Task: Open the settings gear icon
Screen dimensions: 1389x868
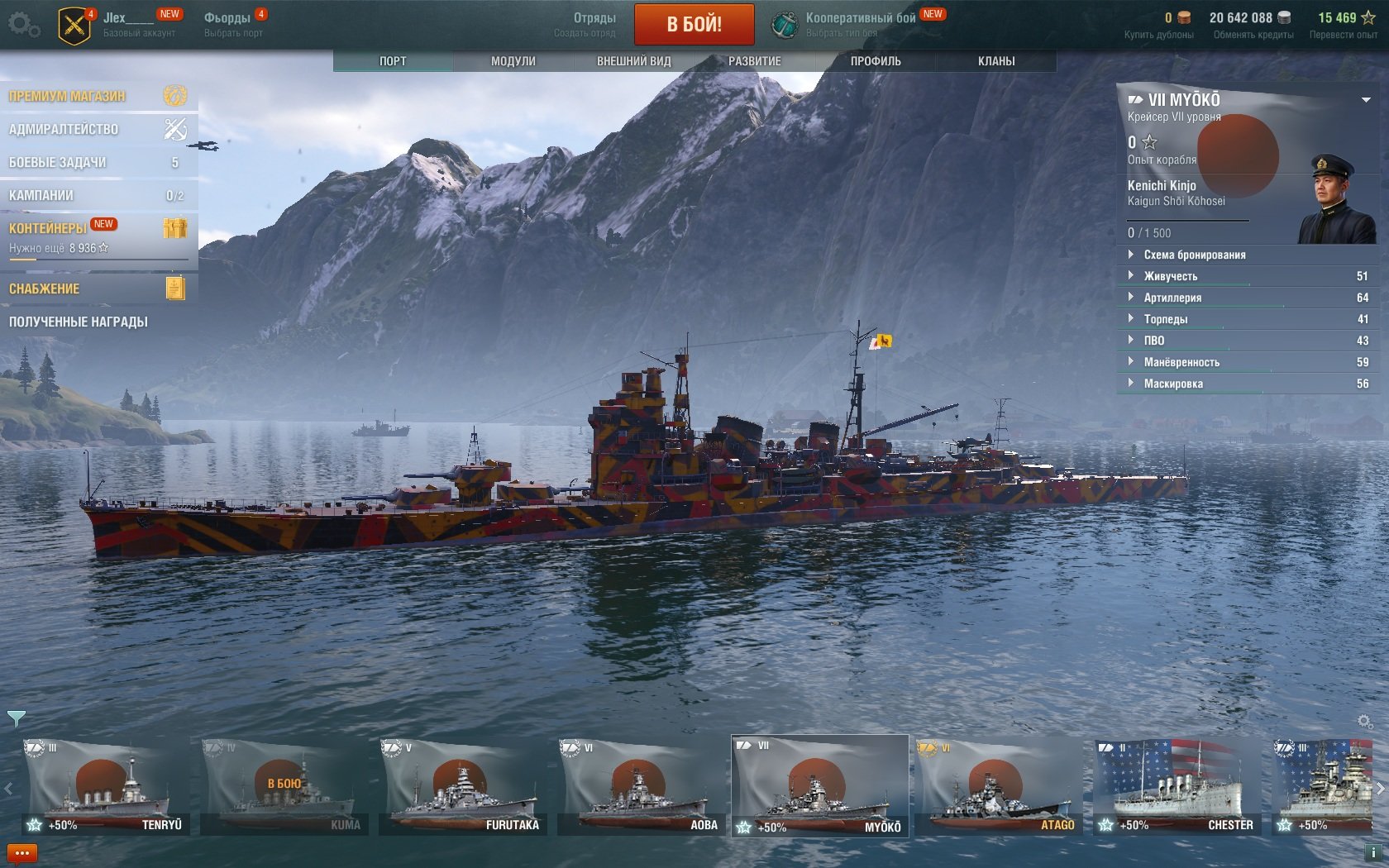Action: pyautogui.click(x=23, y=25)
